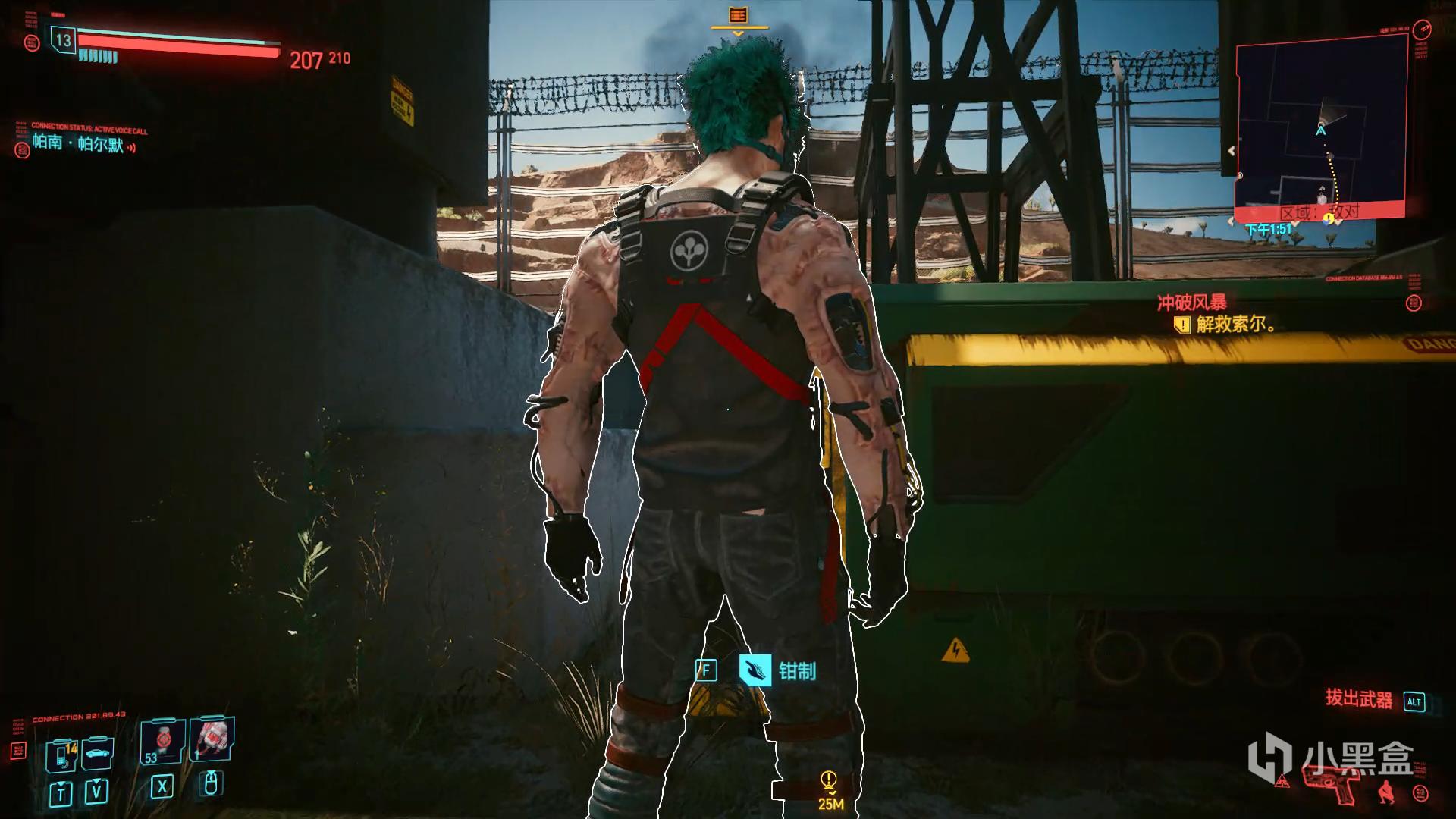Click the 小黑盒 watermark logo

coord(1331,757)
